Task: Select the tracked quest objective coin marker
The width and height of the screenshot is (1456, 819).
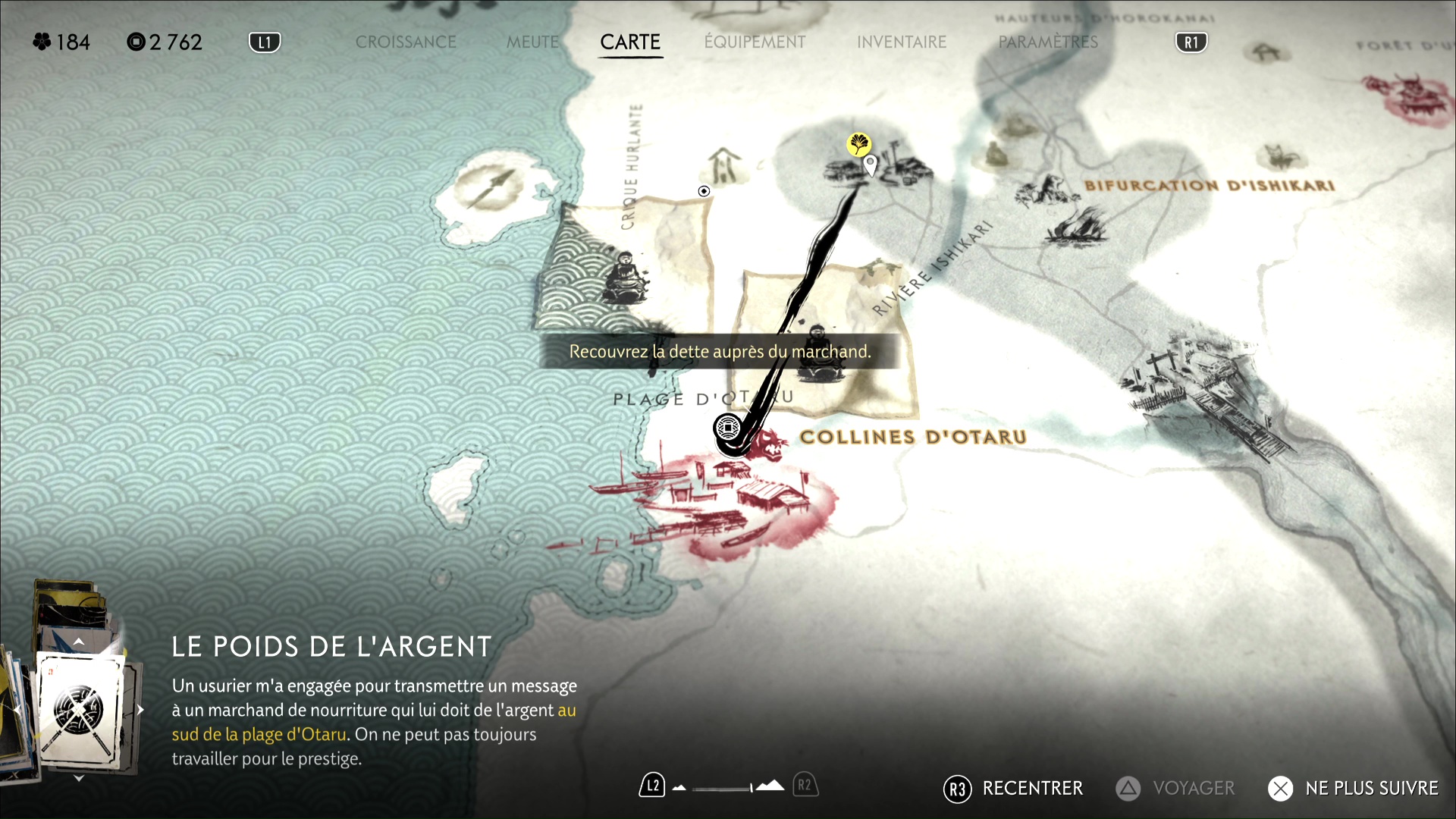Action: click(x=728, y=428)
